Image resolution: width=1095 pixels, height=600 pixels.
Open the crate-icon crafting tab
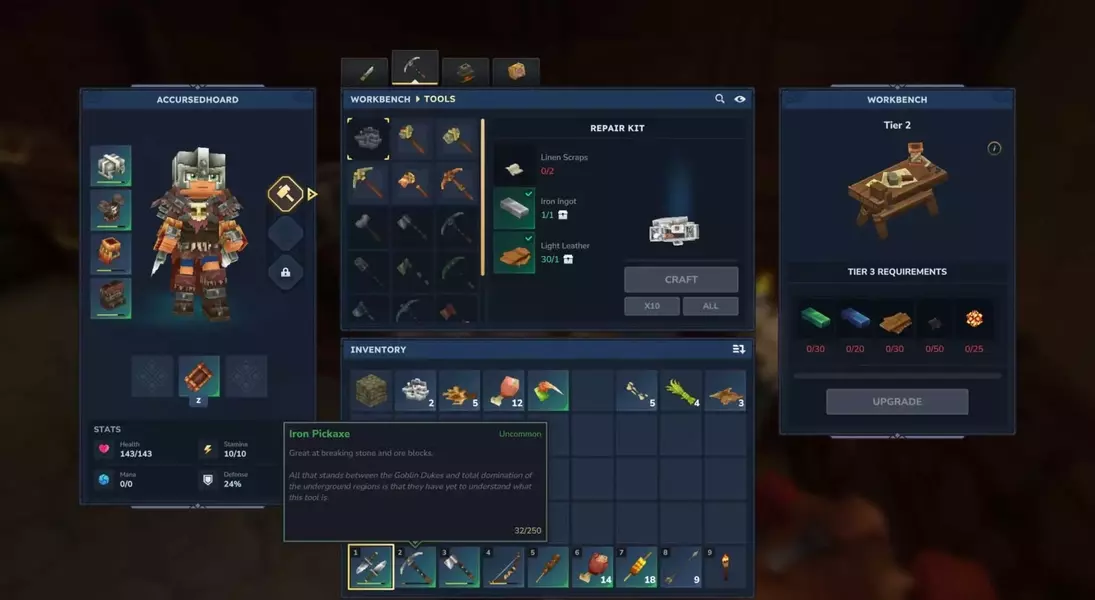coord(516,72)
